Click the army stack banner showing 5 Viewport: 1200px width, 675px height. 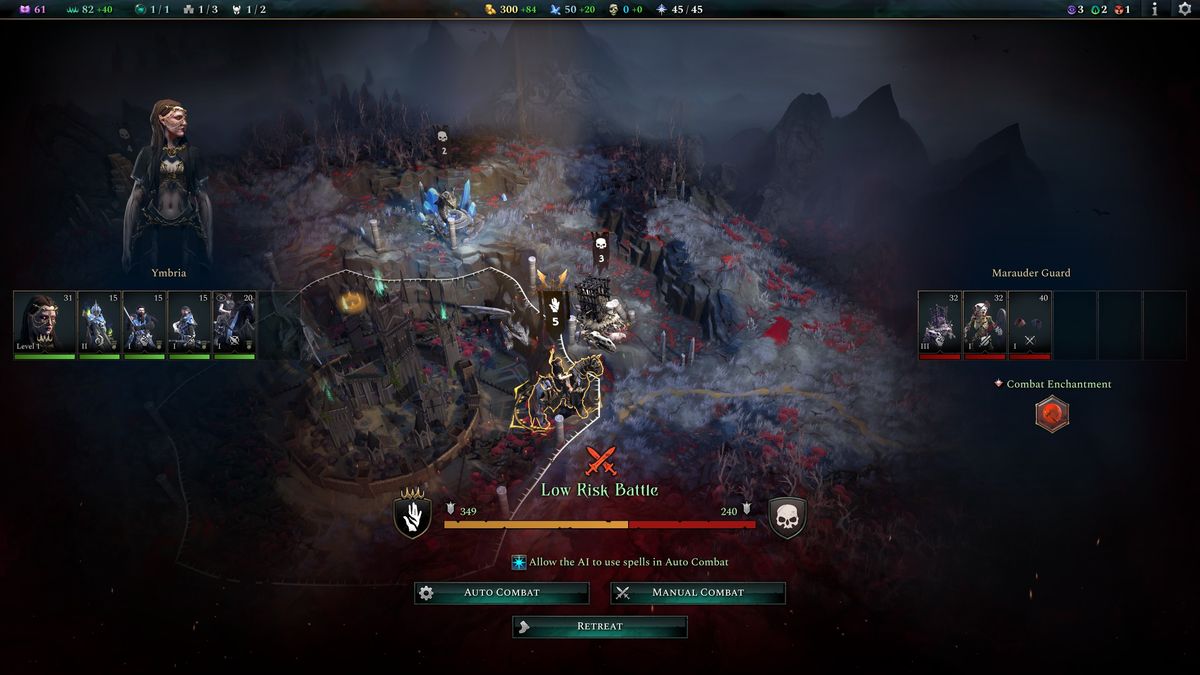[x=554, y=309]
